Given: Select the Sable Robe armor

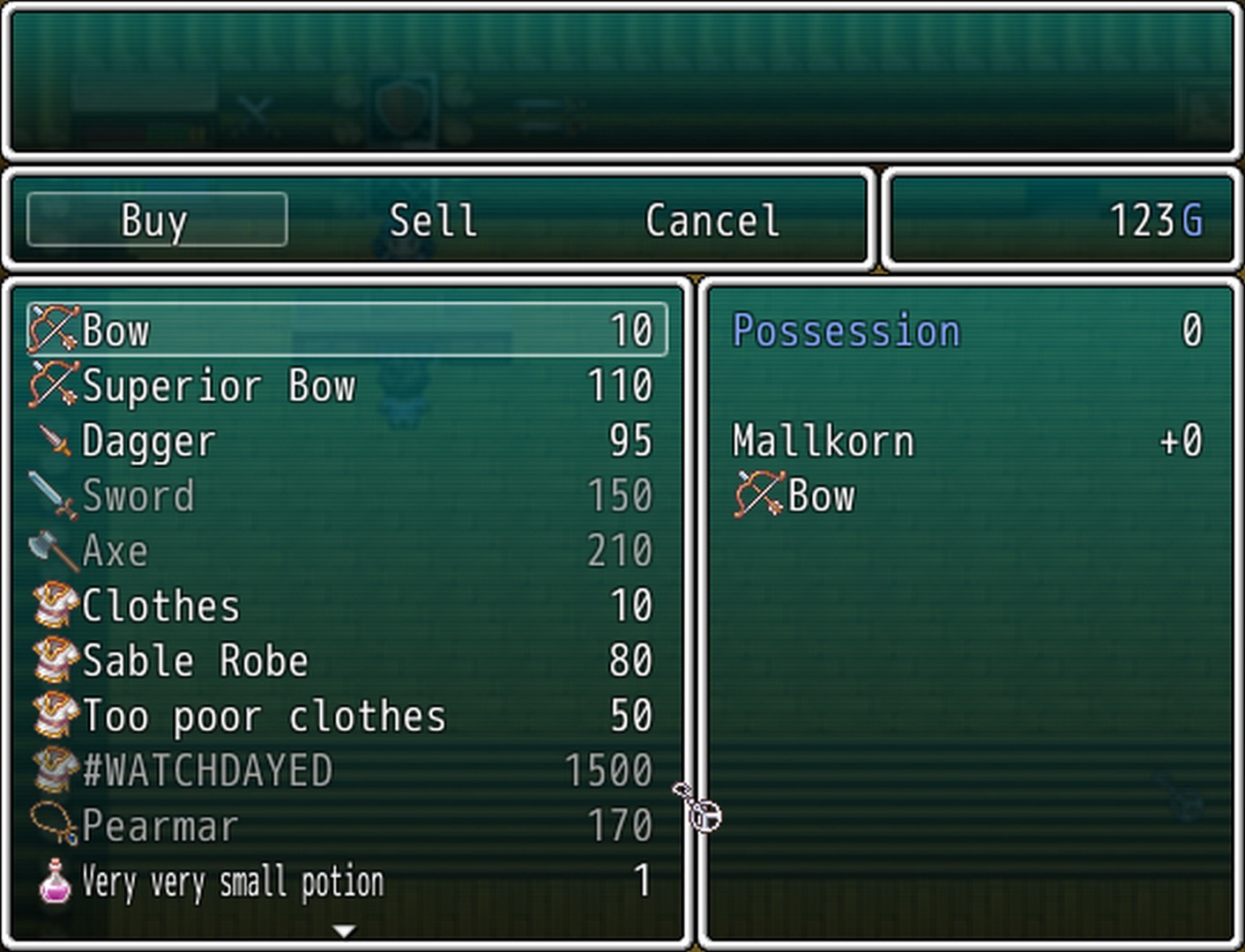Looking at the screenshot, I should pyautogui.click(x=347, y=661).
